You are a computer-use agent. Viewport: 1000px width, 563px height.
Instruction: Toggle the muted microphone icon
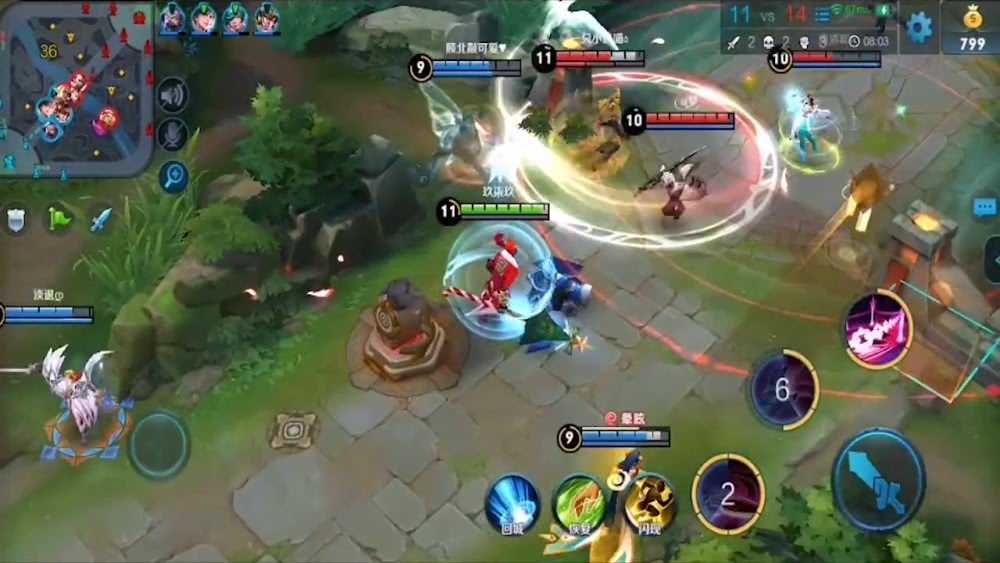tap(172, 135)
